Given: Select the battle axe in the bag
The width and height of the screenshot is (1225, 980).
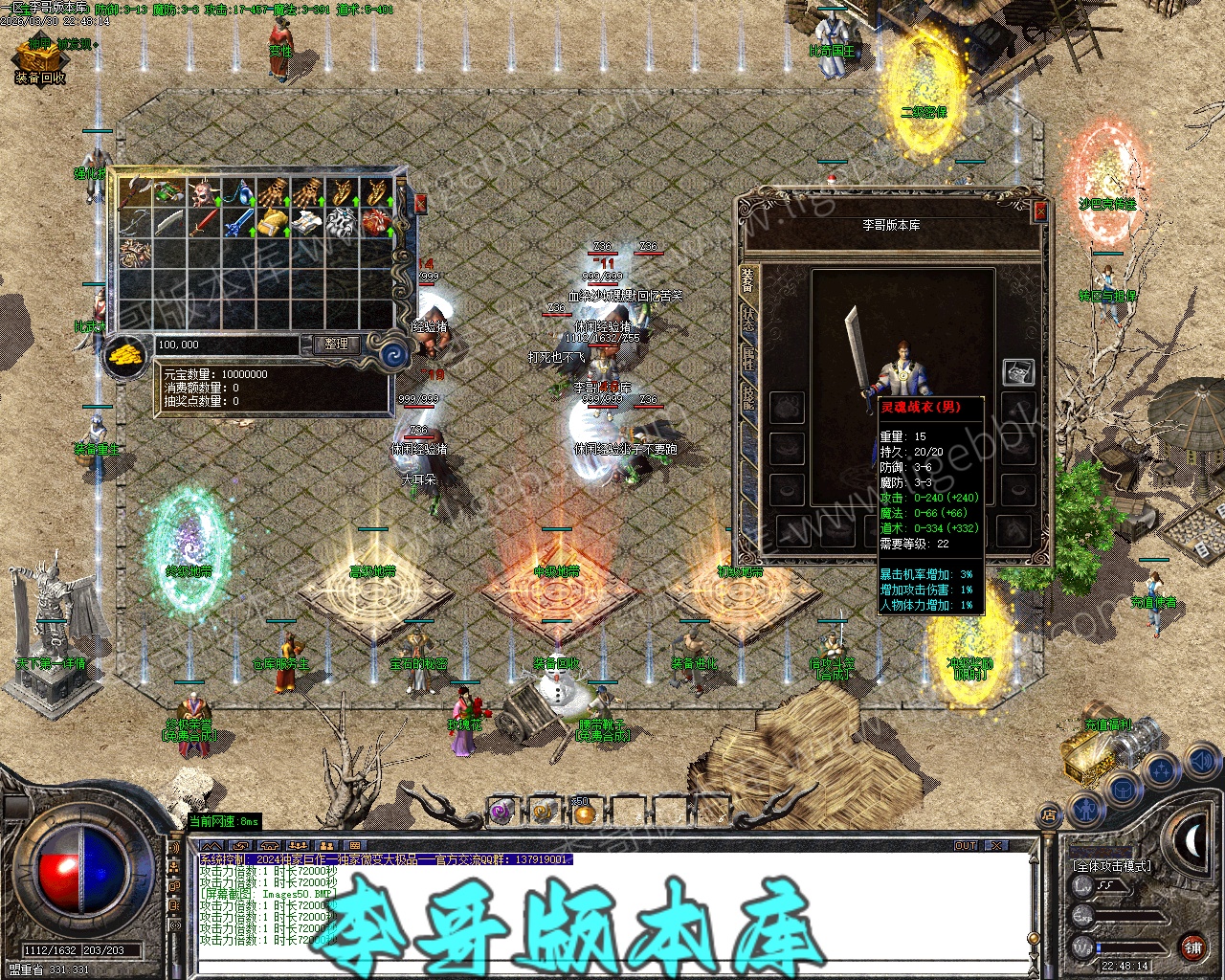Looking at the screenshot, I should coord(135,191).
